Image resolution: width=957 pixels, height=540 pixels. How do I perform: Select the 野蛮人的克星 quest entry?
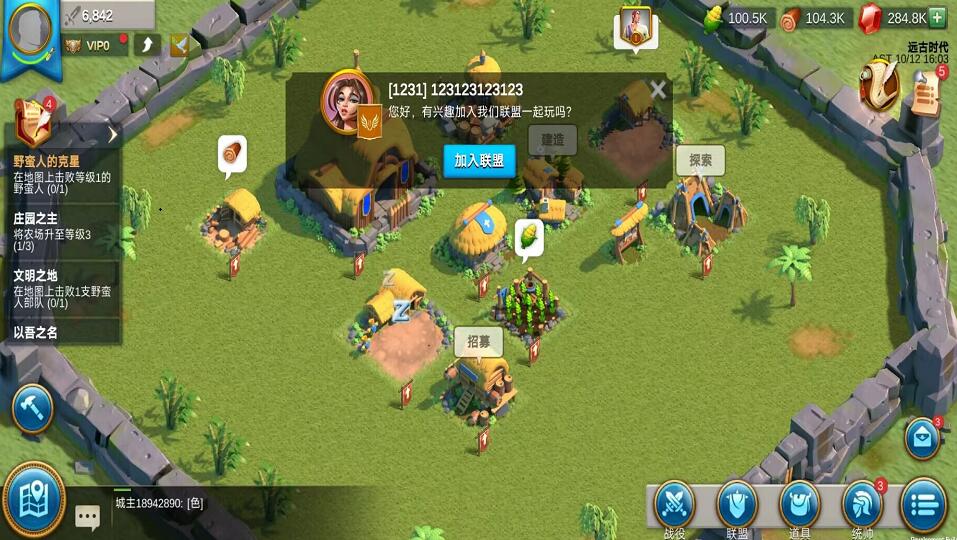coord(62,174)
